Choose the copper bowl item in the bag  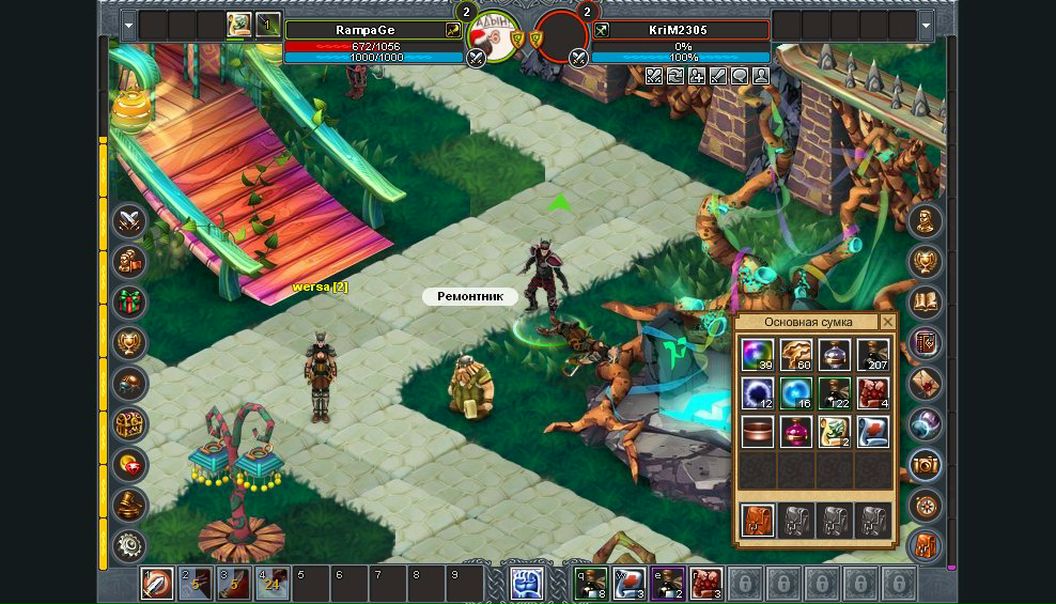(757, 432)
